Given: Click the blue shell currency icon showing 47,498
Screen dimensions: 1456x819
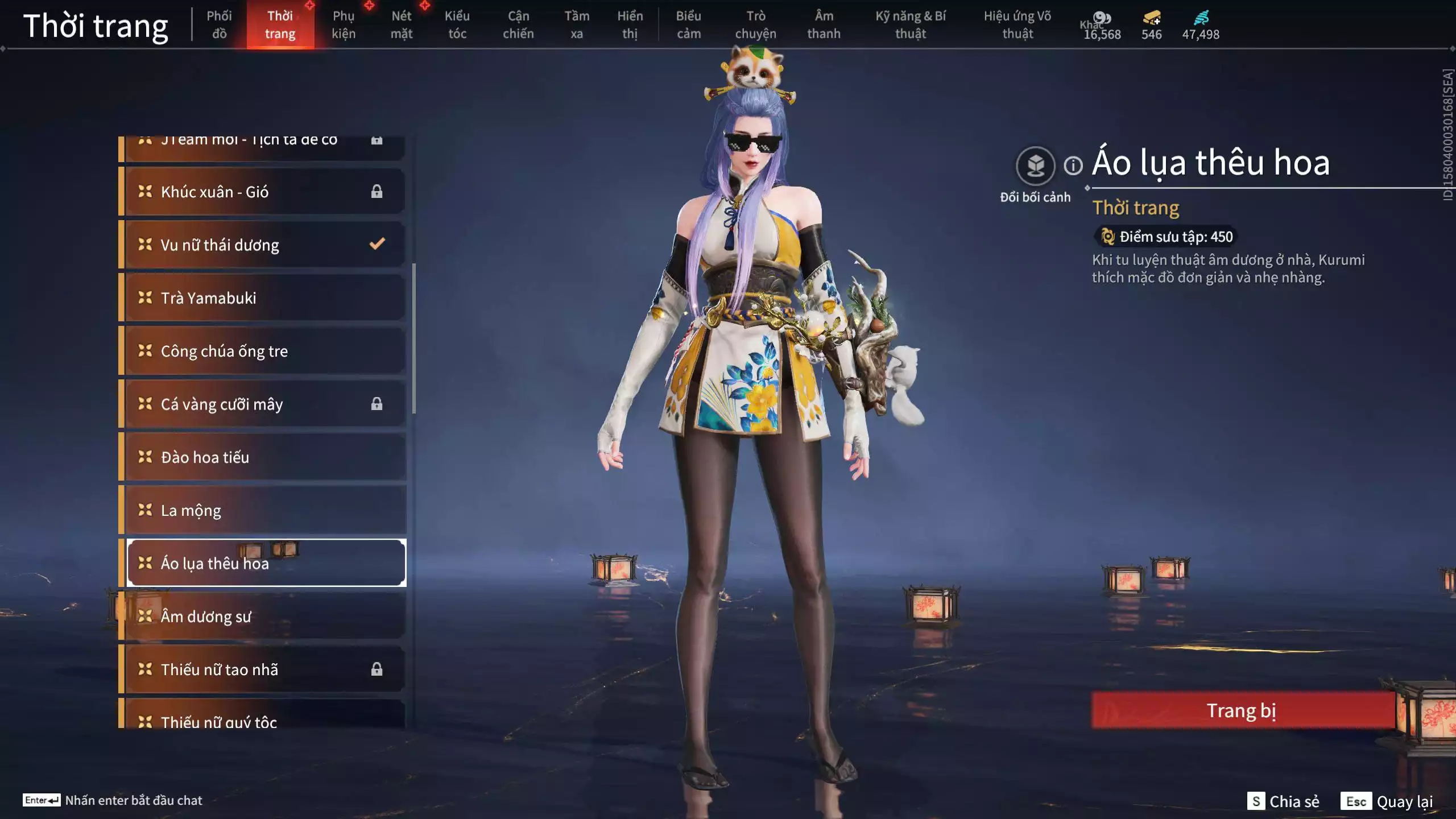Looking at the screenshot, I should (1200, 19).
